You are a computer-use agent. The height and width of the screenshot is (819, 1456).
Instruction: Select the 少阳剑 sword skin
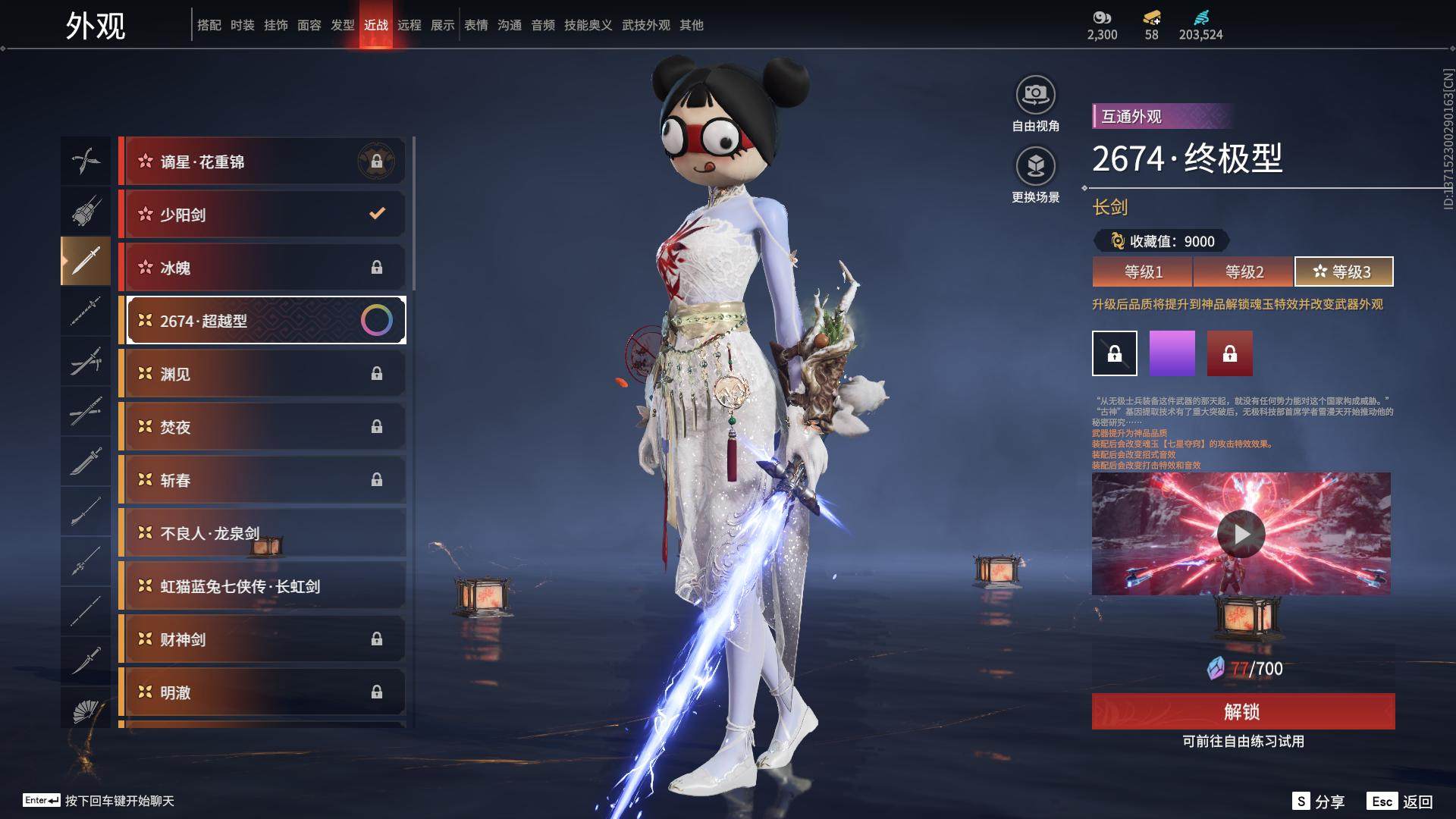(x=263, y=215)
